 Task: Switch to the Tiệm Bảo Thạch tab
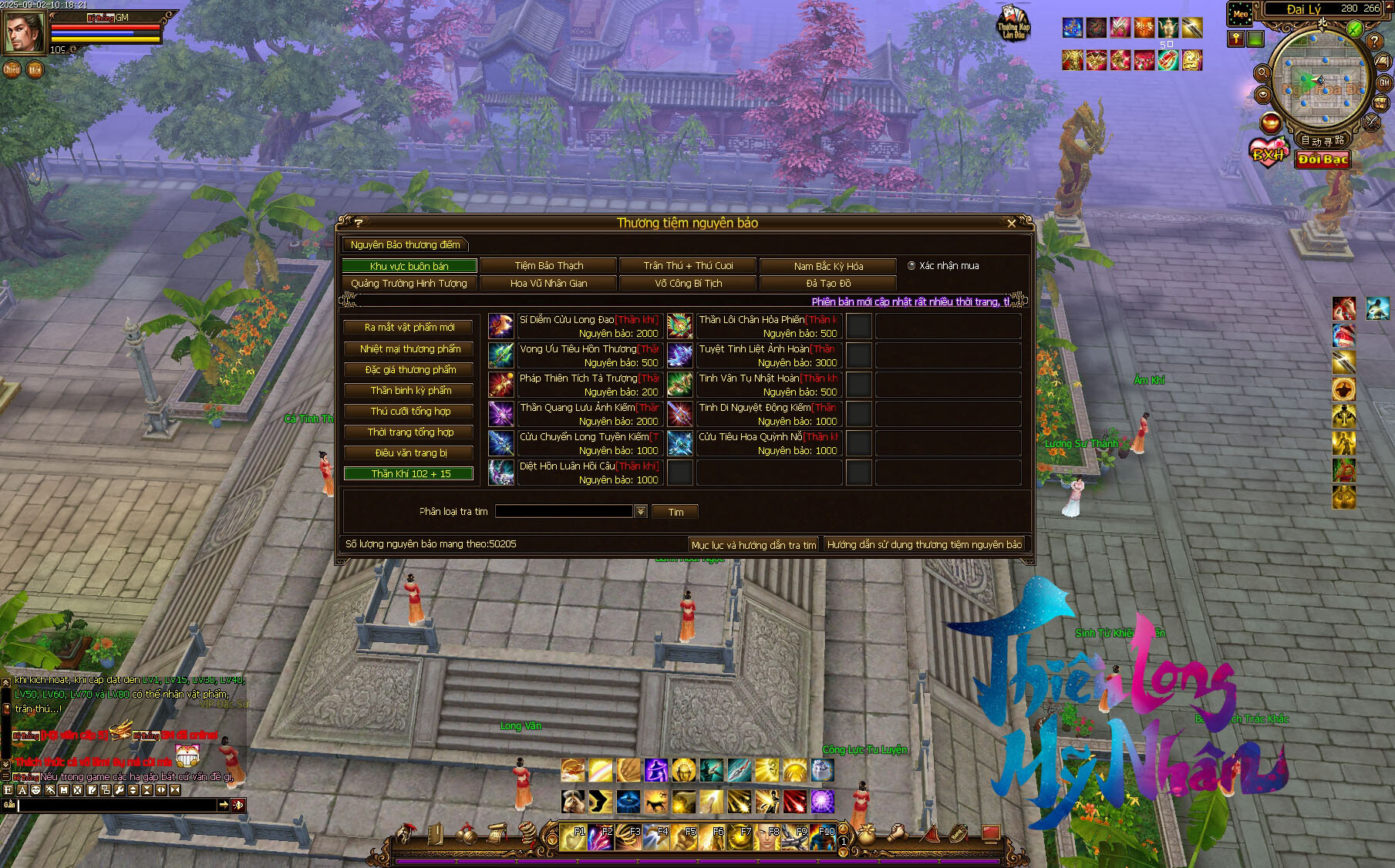tap(548, 266)
